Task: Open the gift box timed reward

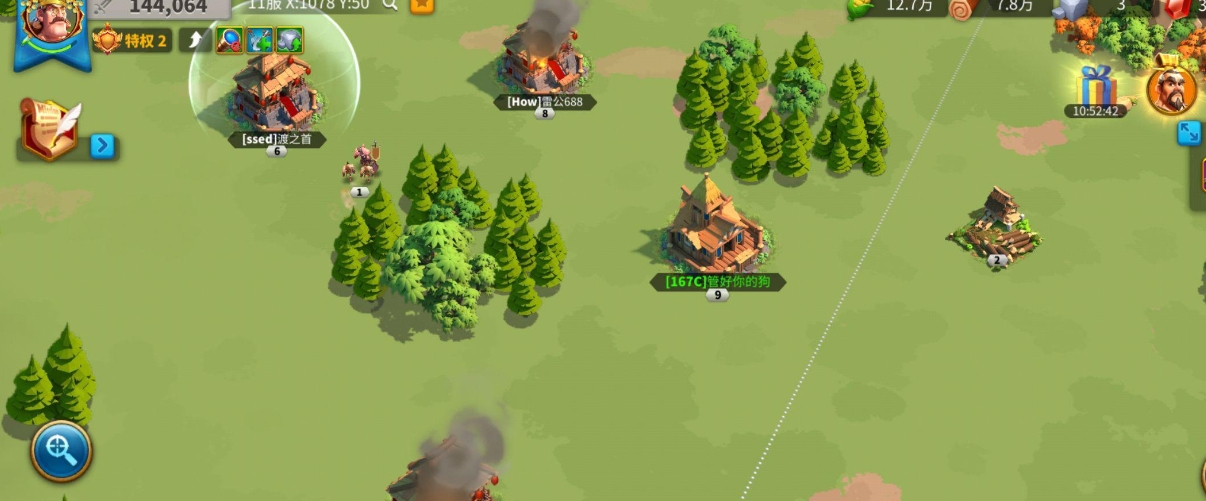Action: pos(1096,86)
